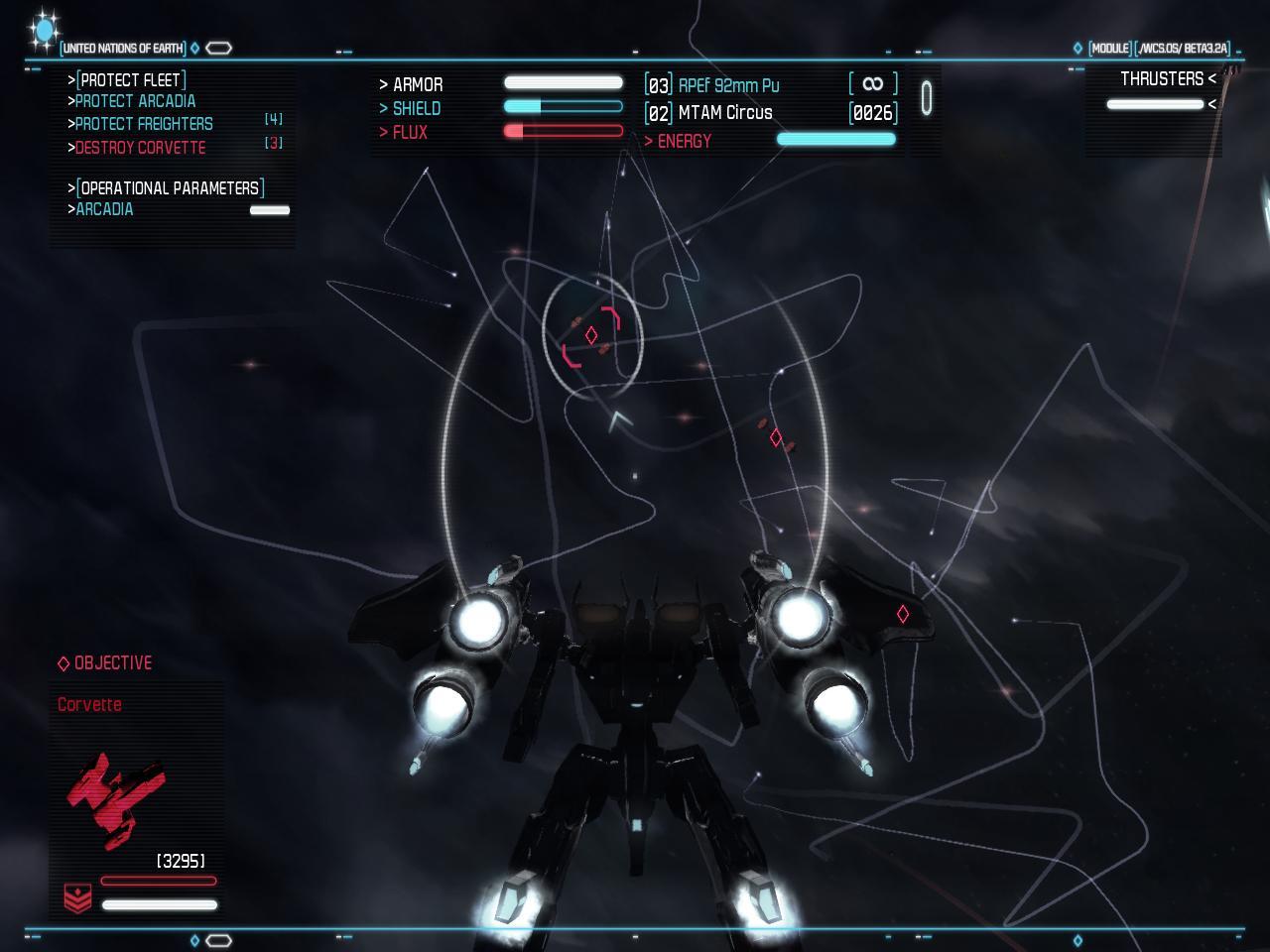Select the Protect Freighters objective entry

point(144,124)
